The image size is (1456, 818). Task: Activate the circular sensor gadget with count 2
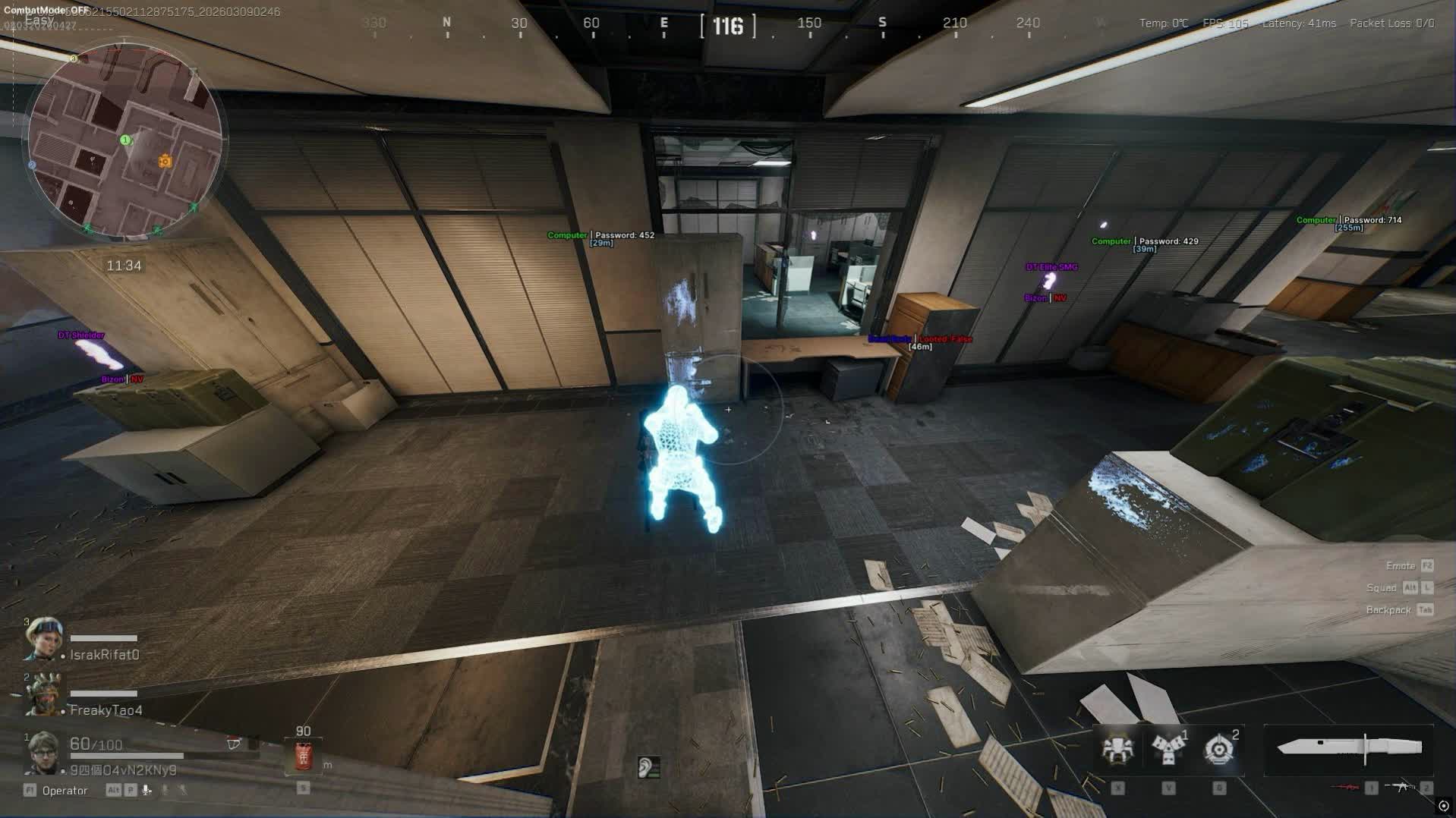pyautogui.click(x=1219, y=749)
